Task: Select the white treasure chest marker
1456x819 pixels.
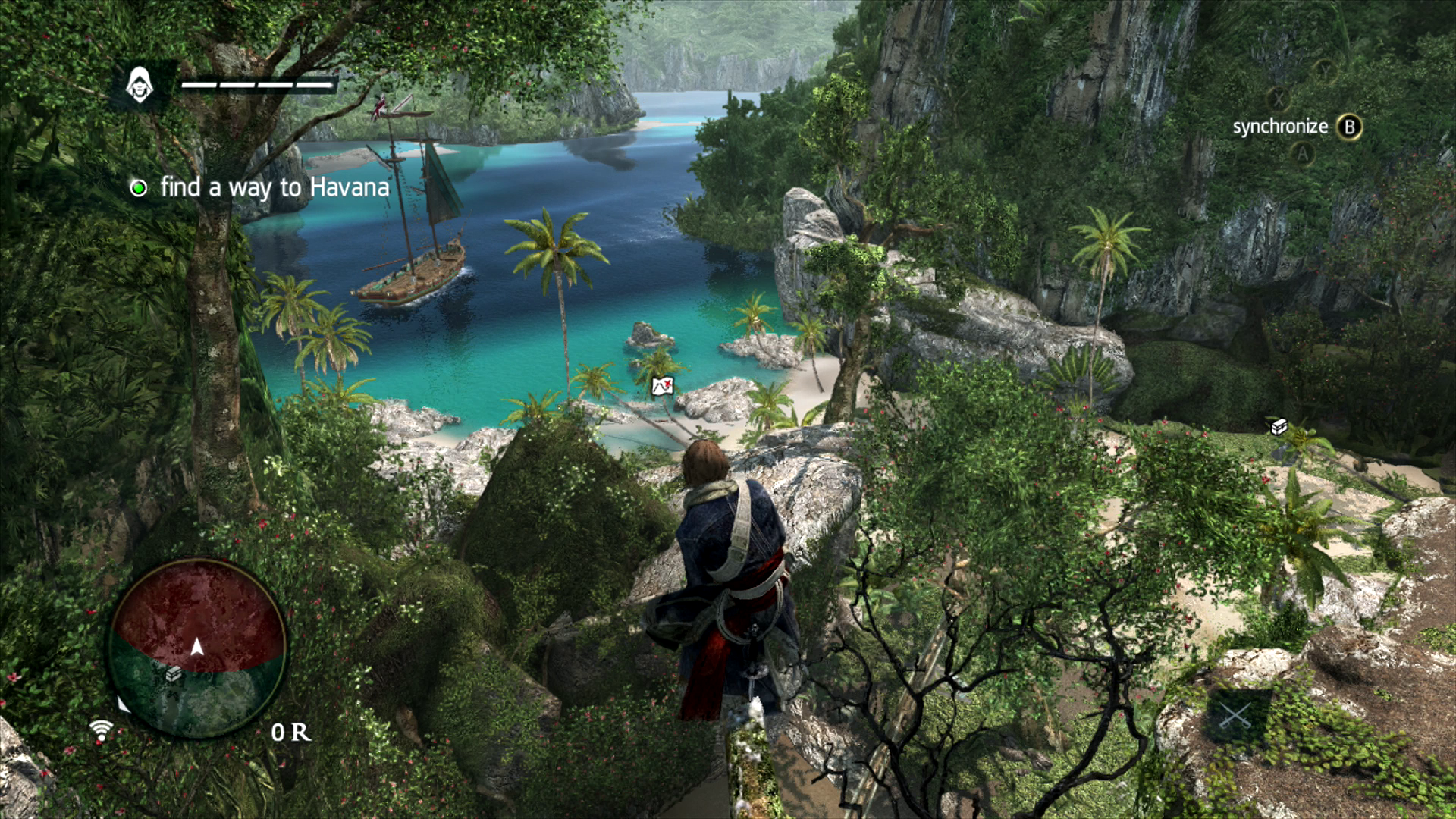Action: pyautogui.click(x=1279, y=427)
